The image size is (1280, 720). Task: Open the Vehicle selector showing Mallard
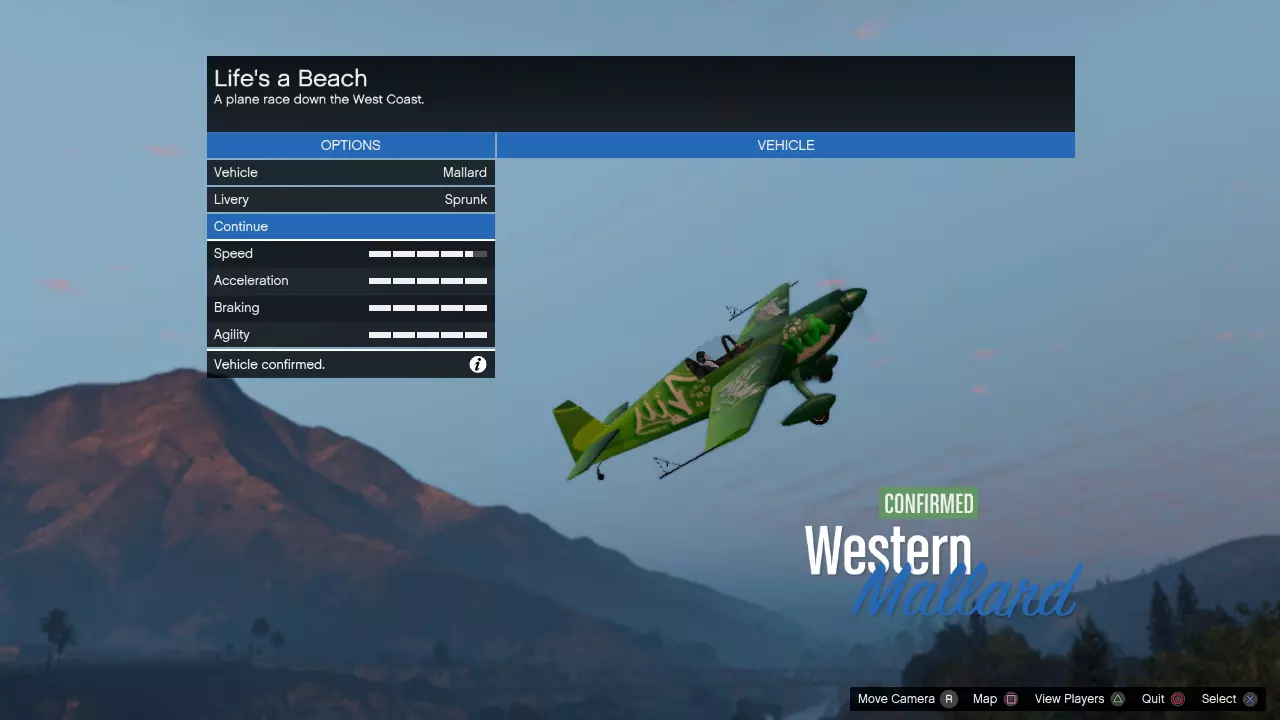coord(350,172)
